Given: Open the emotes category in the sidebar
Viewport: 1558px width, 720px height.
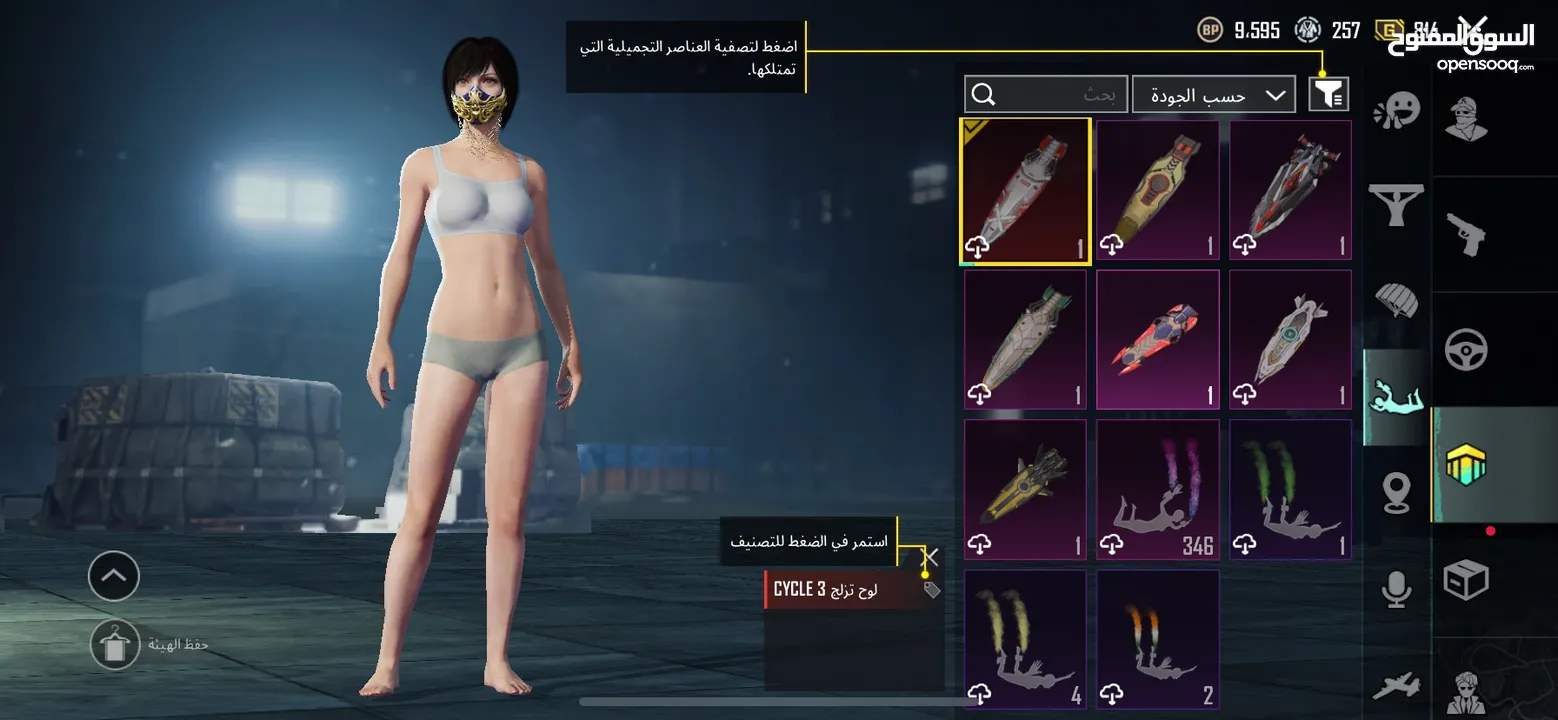Looking at the screenshot, I should [x=1397, y=110].
